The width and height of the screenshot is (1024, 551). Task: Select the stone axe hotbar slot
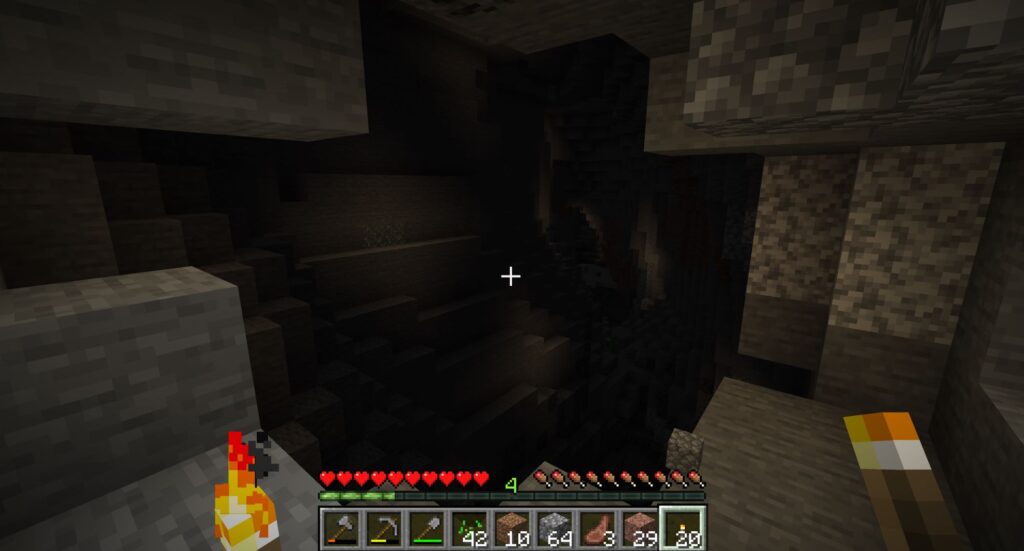[339, 527]
